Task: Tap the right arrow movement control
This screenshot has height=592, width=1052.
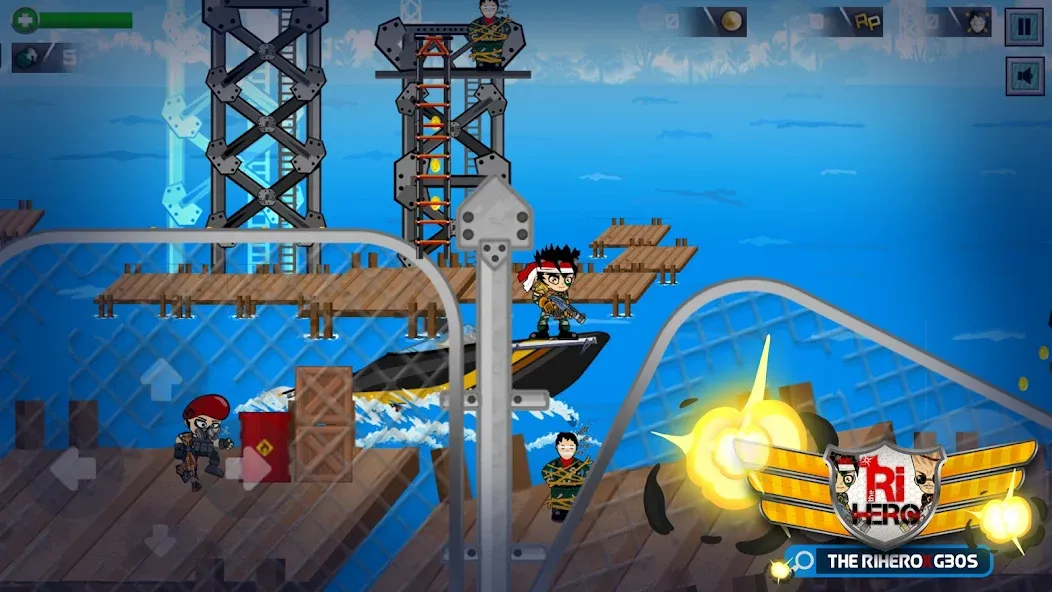Action: (x=249, y=468)
